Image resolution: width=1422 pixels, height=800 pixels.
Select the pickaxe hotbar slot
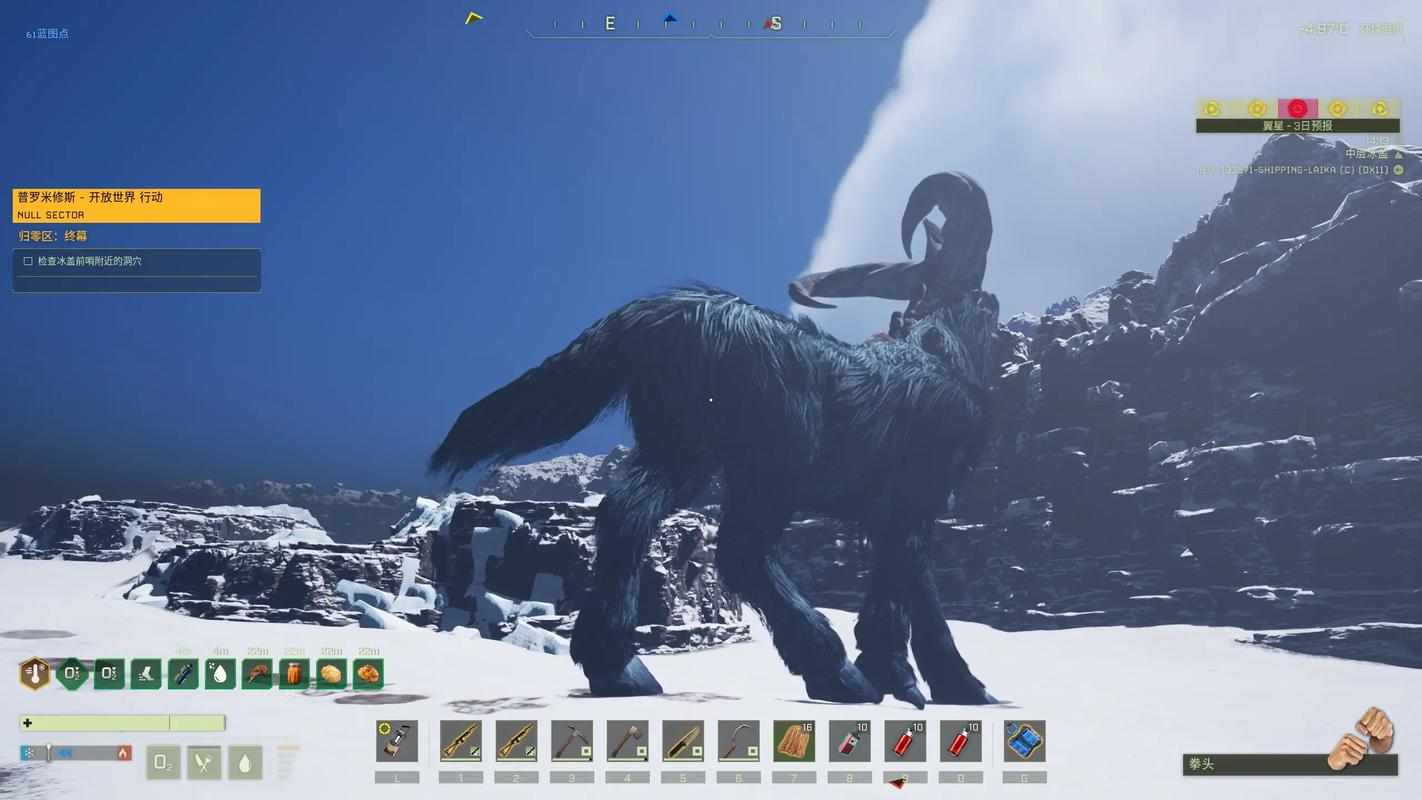pyautogui.click(x=572, y=741)
